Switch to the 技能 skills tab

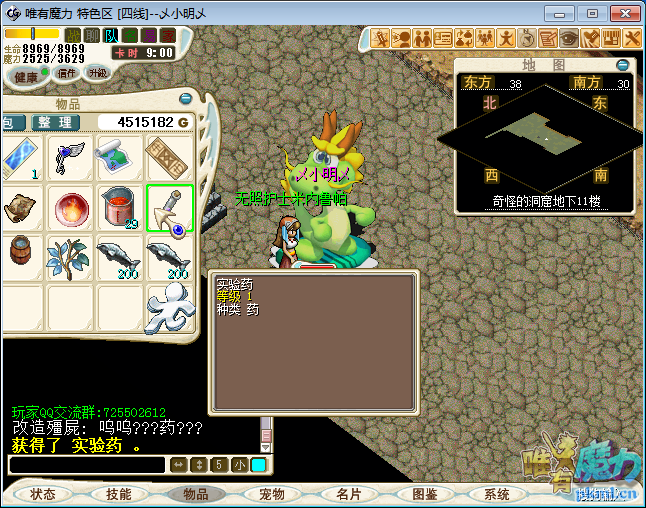(118, 494)
